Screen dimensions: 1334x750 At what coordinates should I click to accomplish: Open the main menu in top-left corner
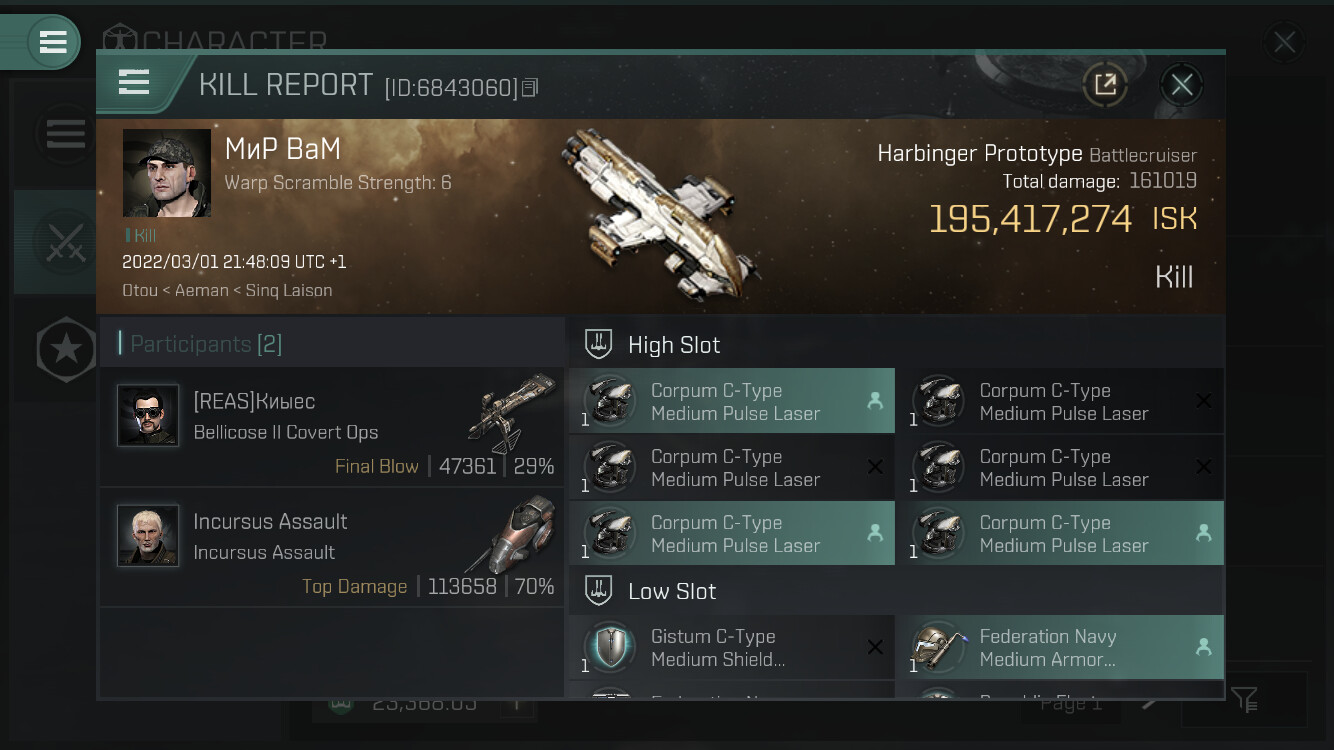pos(52,42)
